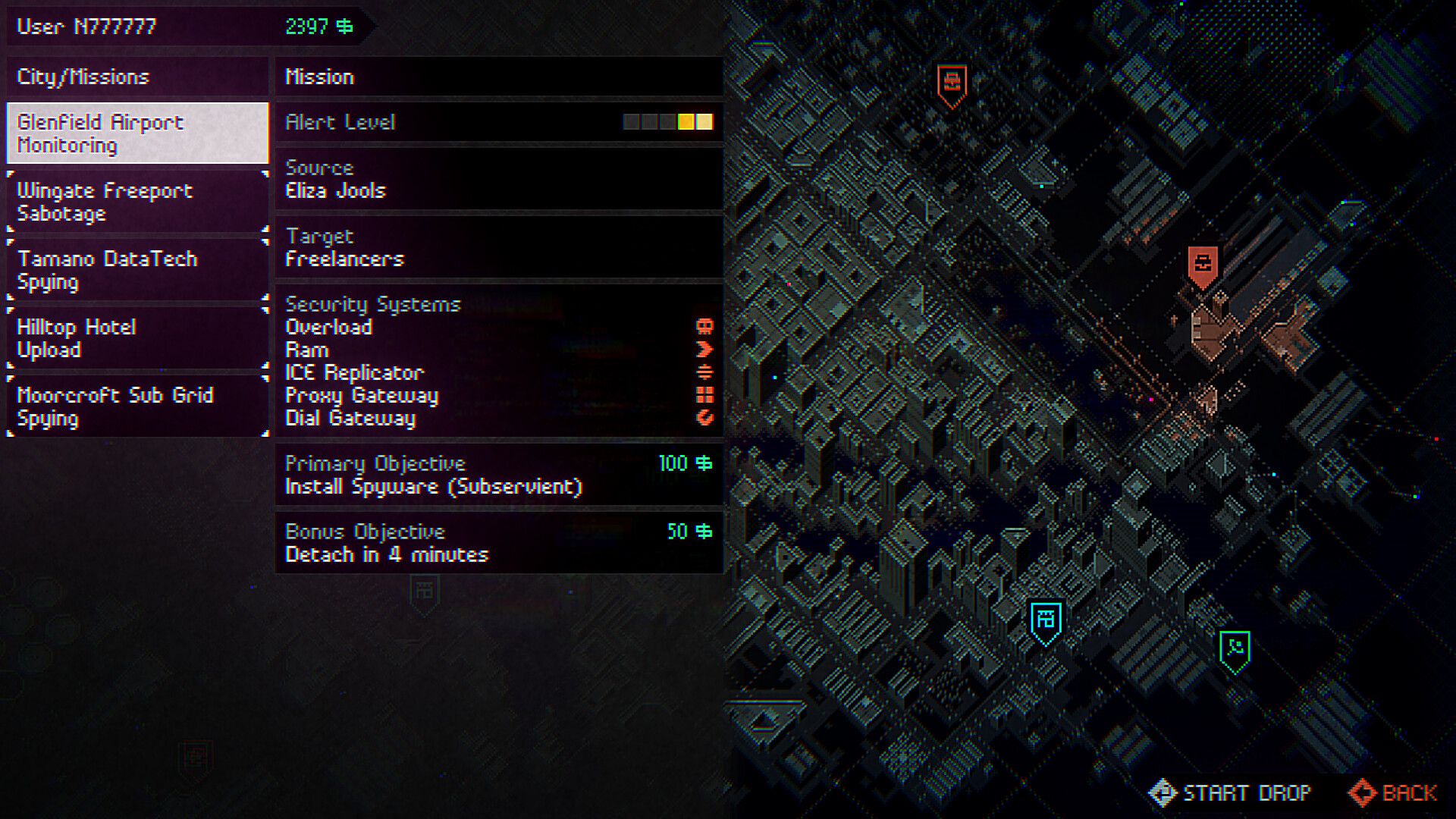Open the Tamano DataTech Spying mission
1456x819 pixels.
click(137, 270)
